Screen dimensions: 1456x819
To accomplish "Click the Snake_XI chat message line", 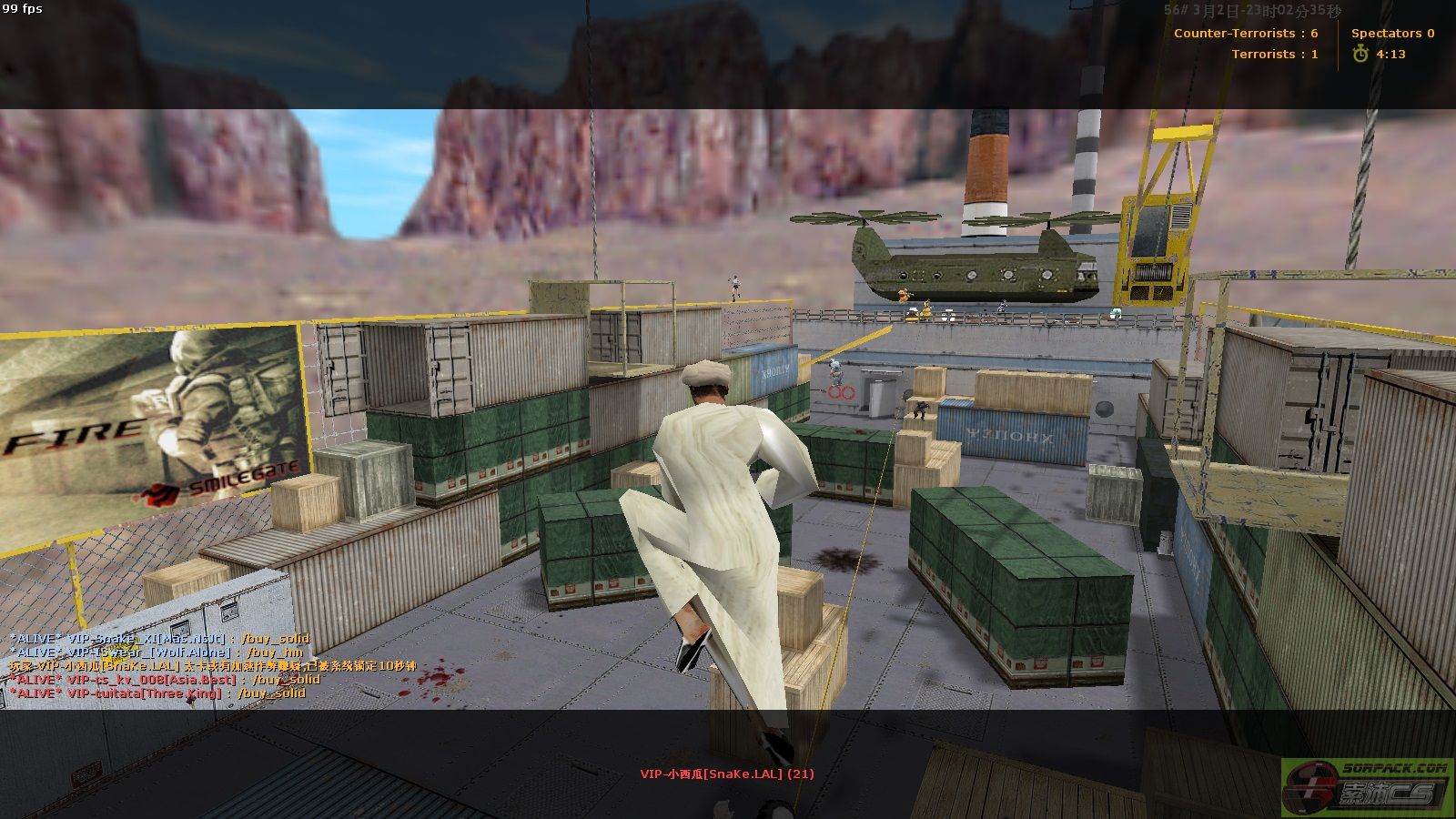I will coord(159,639).
